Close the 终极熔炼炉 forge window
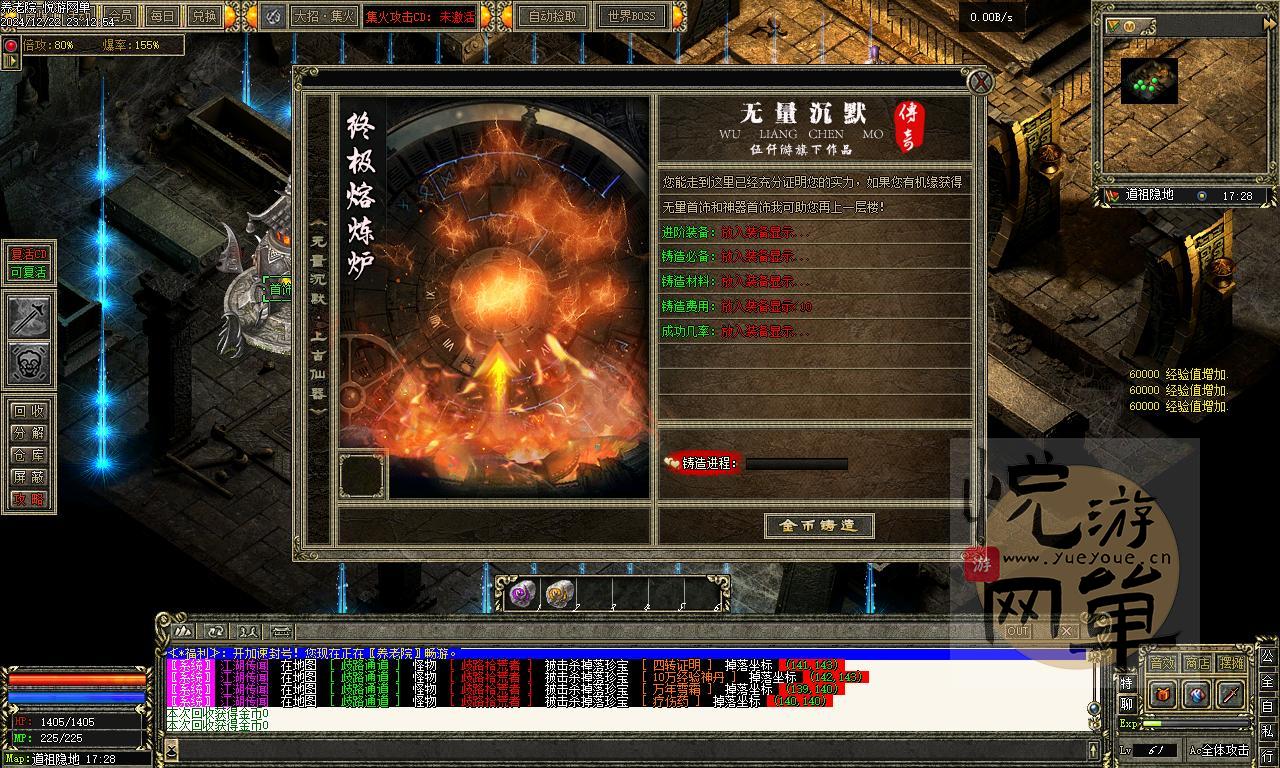Image resolution: width=1280 pixels, height=768 pixels. 981,83
